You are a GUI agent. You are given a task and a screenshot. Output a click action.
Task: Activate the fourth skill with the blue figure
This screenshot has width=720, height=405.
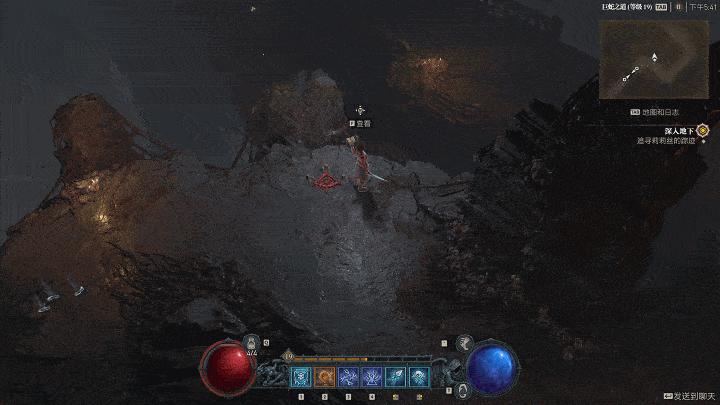tap(372, 376)
